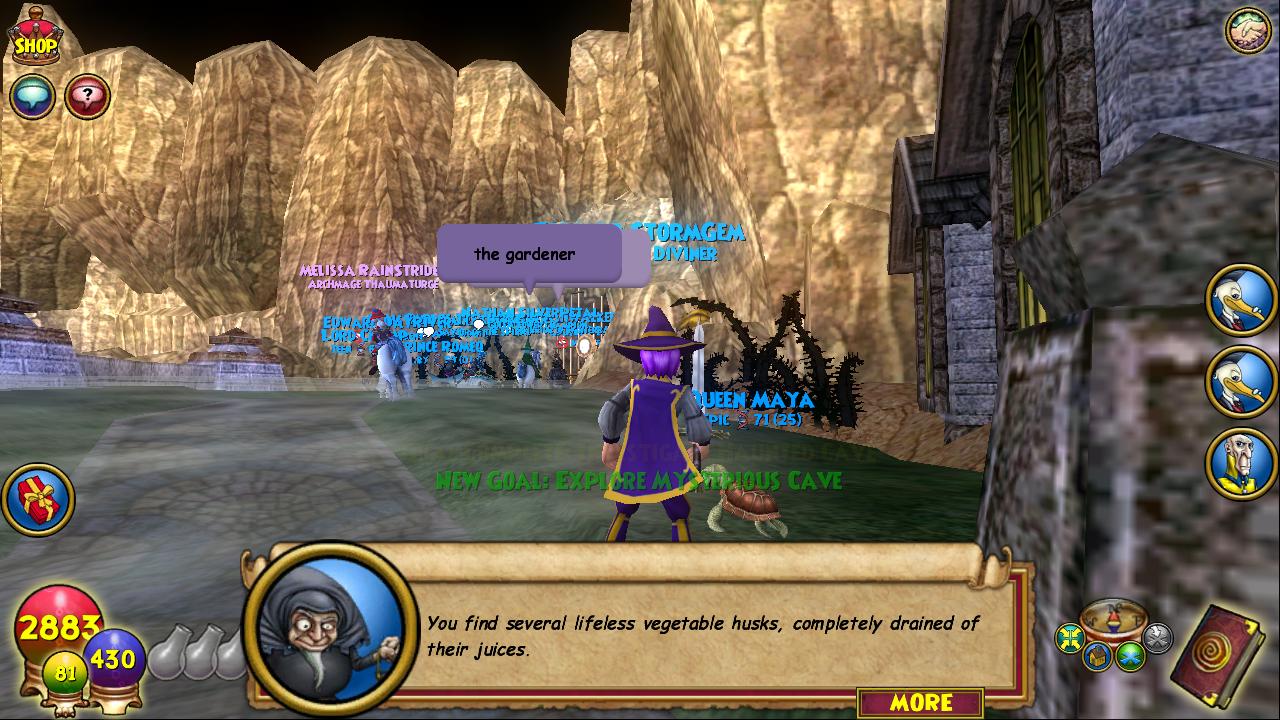Open the red question mark help
The height and width of the screenshot is (720, 1280).
tap(88, 97)
